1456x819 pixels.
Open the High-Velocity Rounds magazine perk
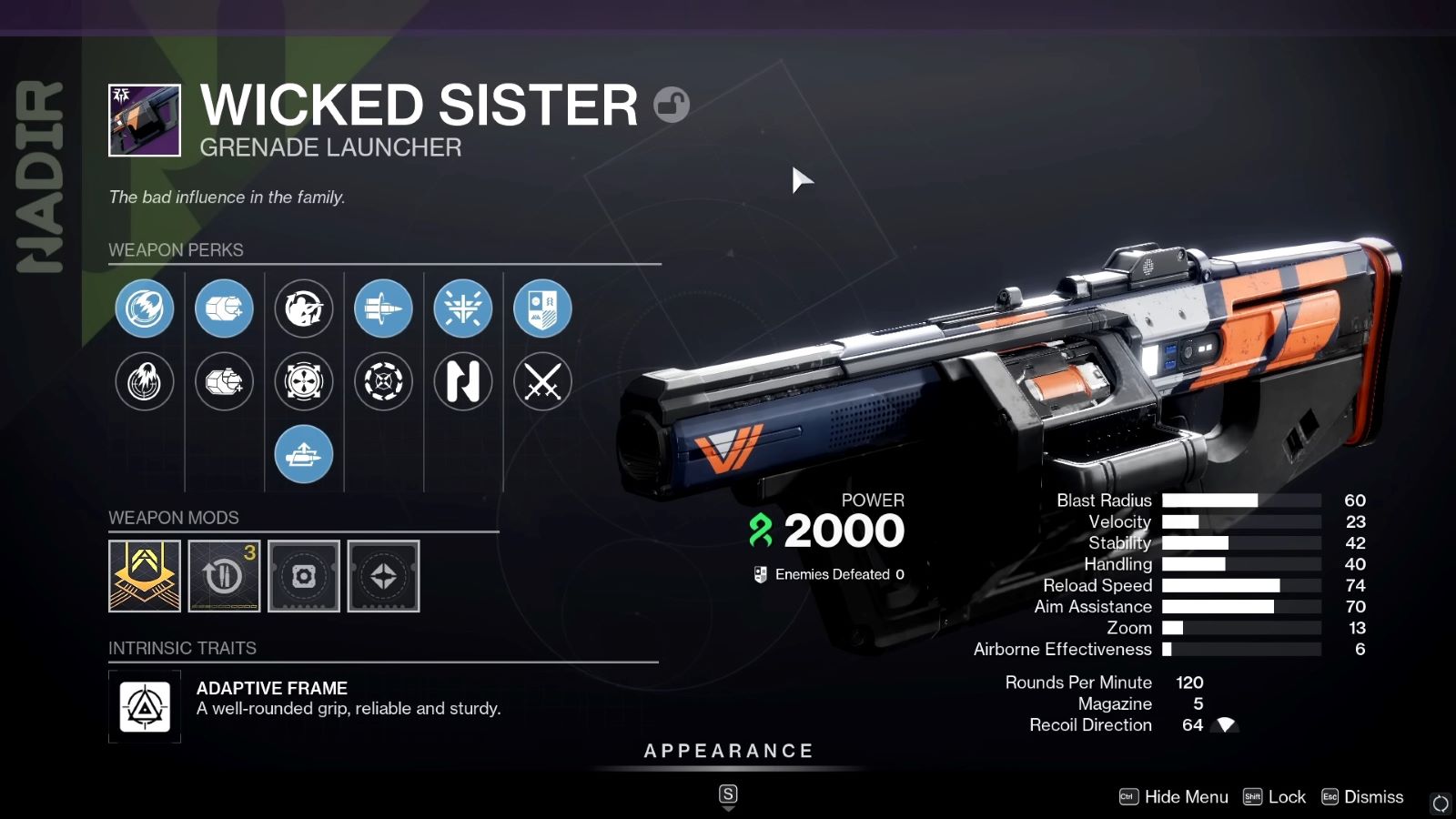[224, 308]
